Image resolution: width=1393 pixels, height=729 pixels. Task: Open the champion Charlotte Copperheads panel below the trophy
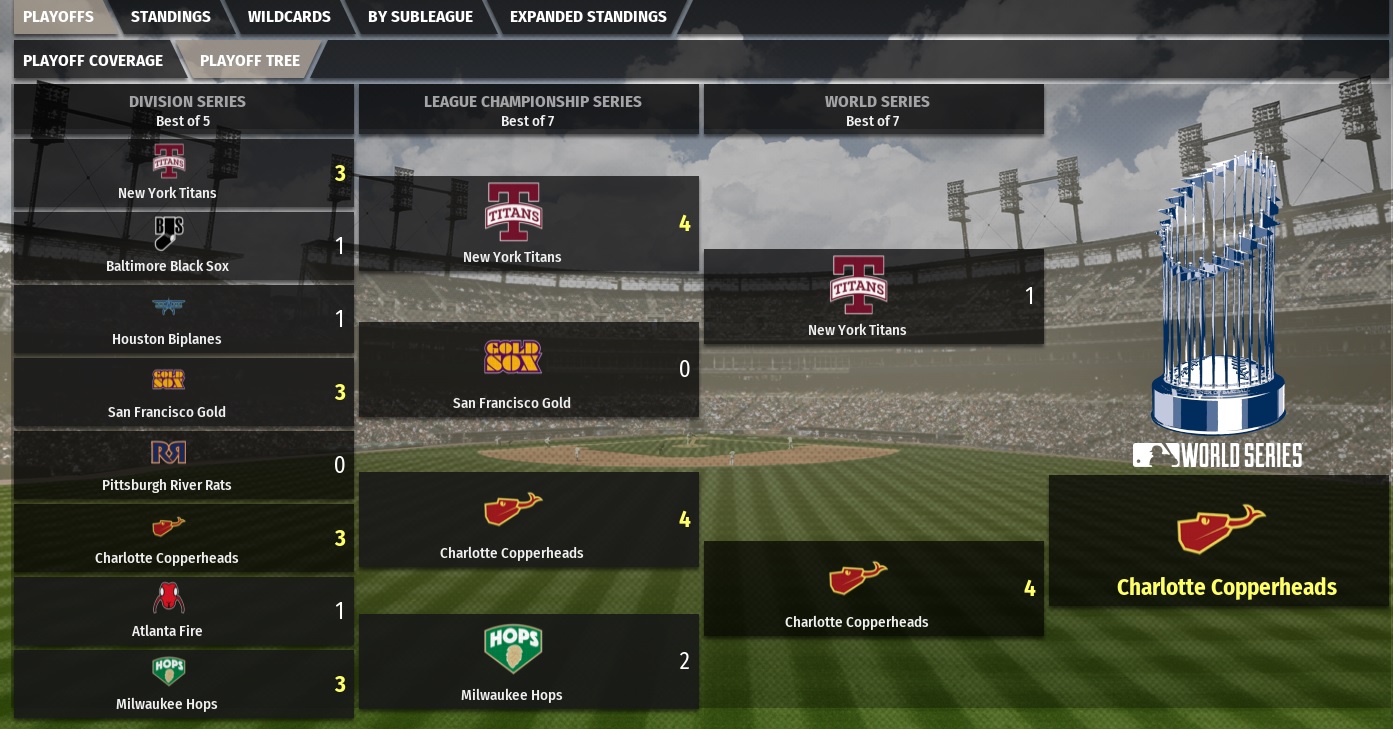pos(1219,541)
